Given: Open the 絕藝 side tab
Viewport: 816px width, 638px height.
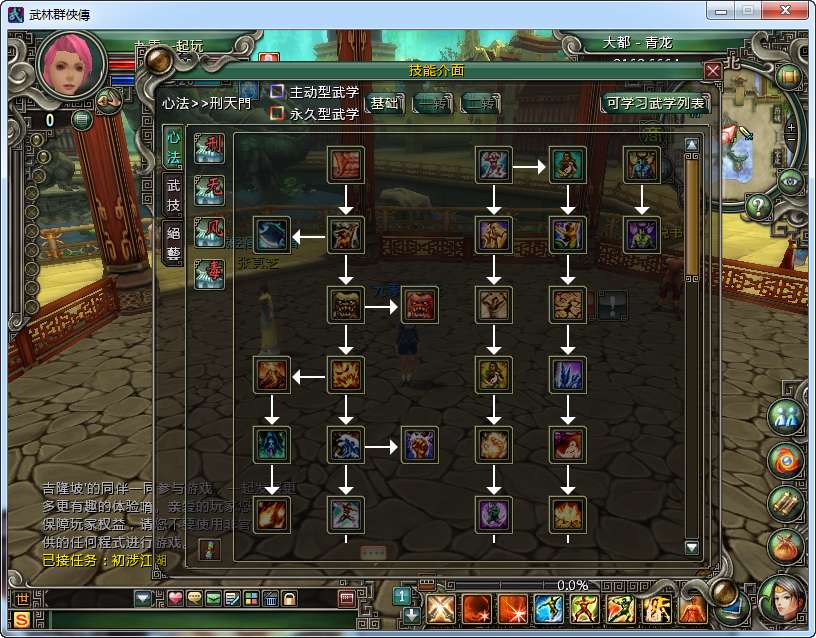Looking at the screenshot, I should click(x=173, y=242).
